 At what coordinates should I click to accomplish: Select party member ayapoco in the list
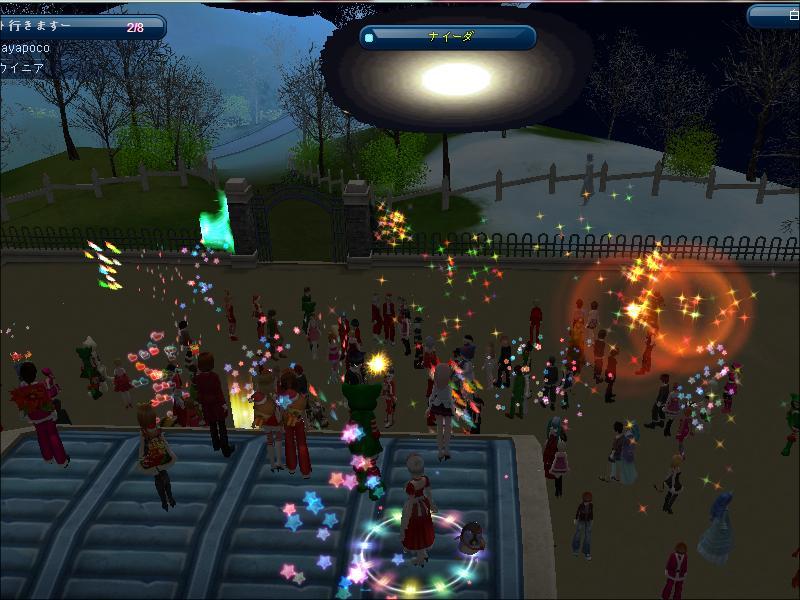point(40,47)
